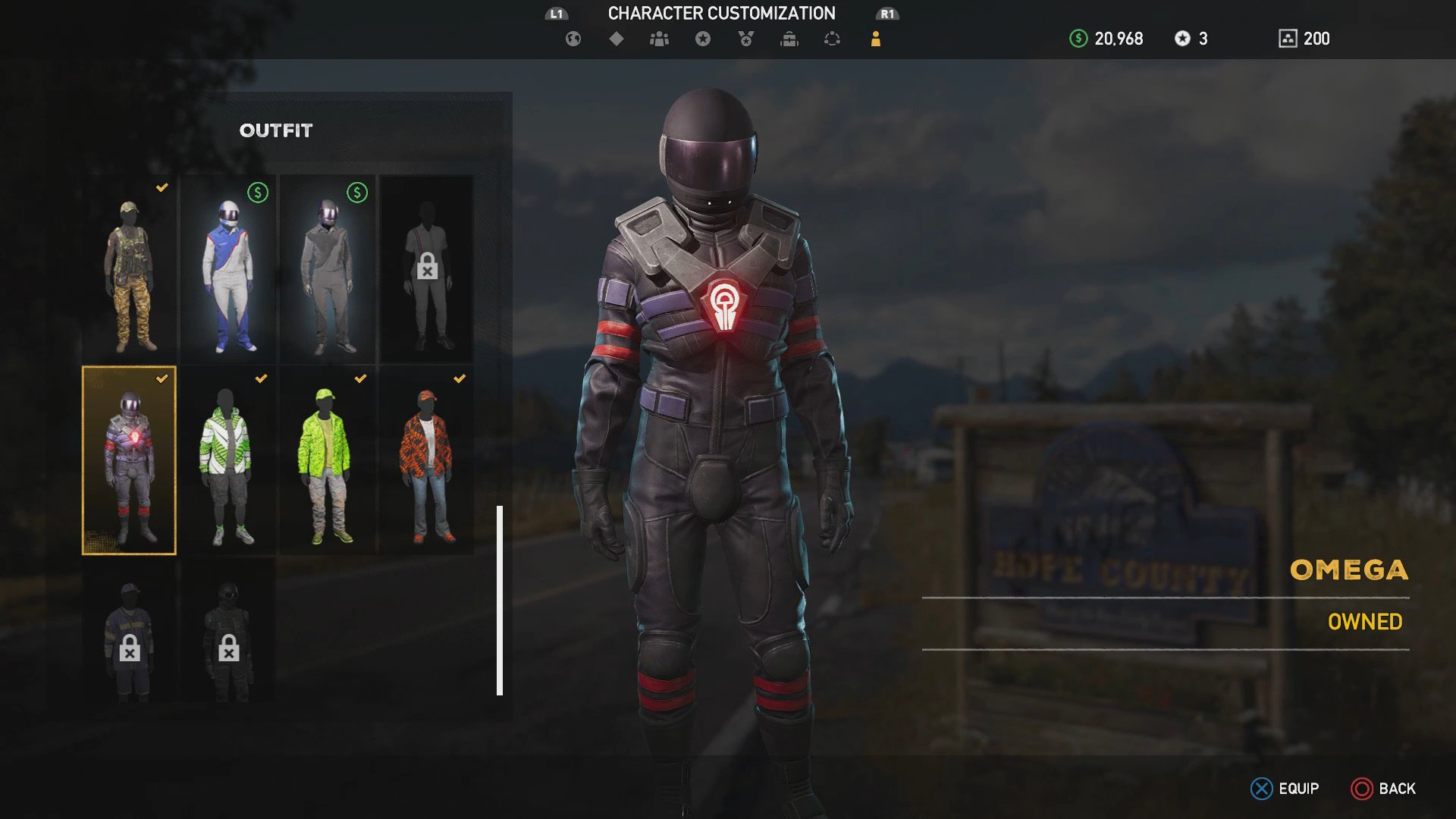Select the diamond-shaped missions icon
The image size is (1456, 819).
click(615, 39)
